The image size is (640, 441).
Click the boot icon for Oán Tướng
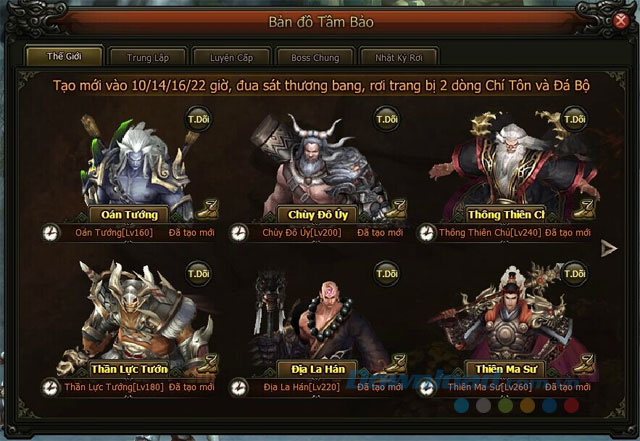pos(207,210)
